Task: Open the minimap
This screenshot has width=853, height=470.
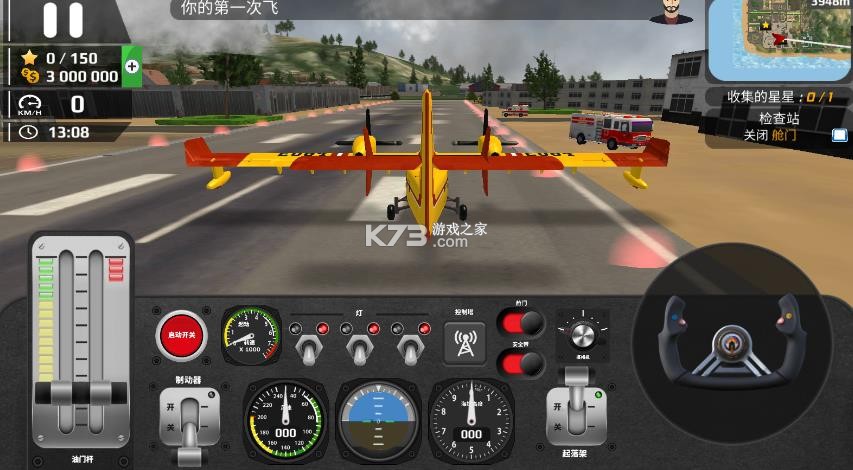Action: coord(779,40)
